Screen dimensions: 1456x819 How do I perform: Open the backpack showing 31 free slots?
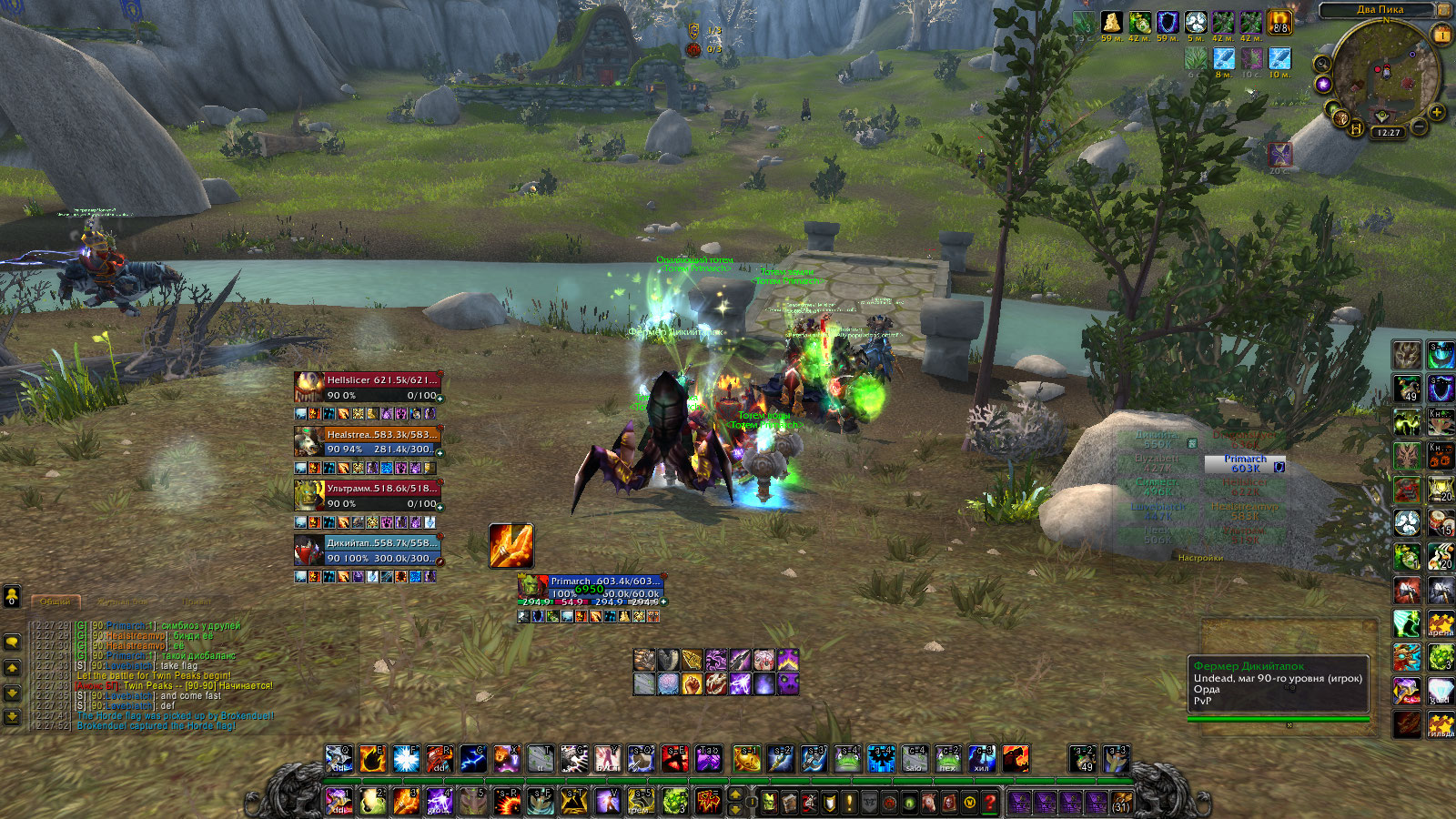coord(1121,803)
